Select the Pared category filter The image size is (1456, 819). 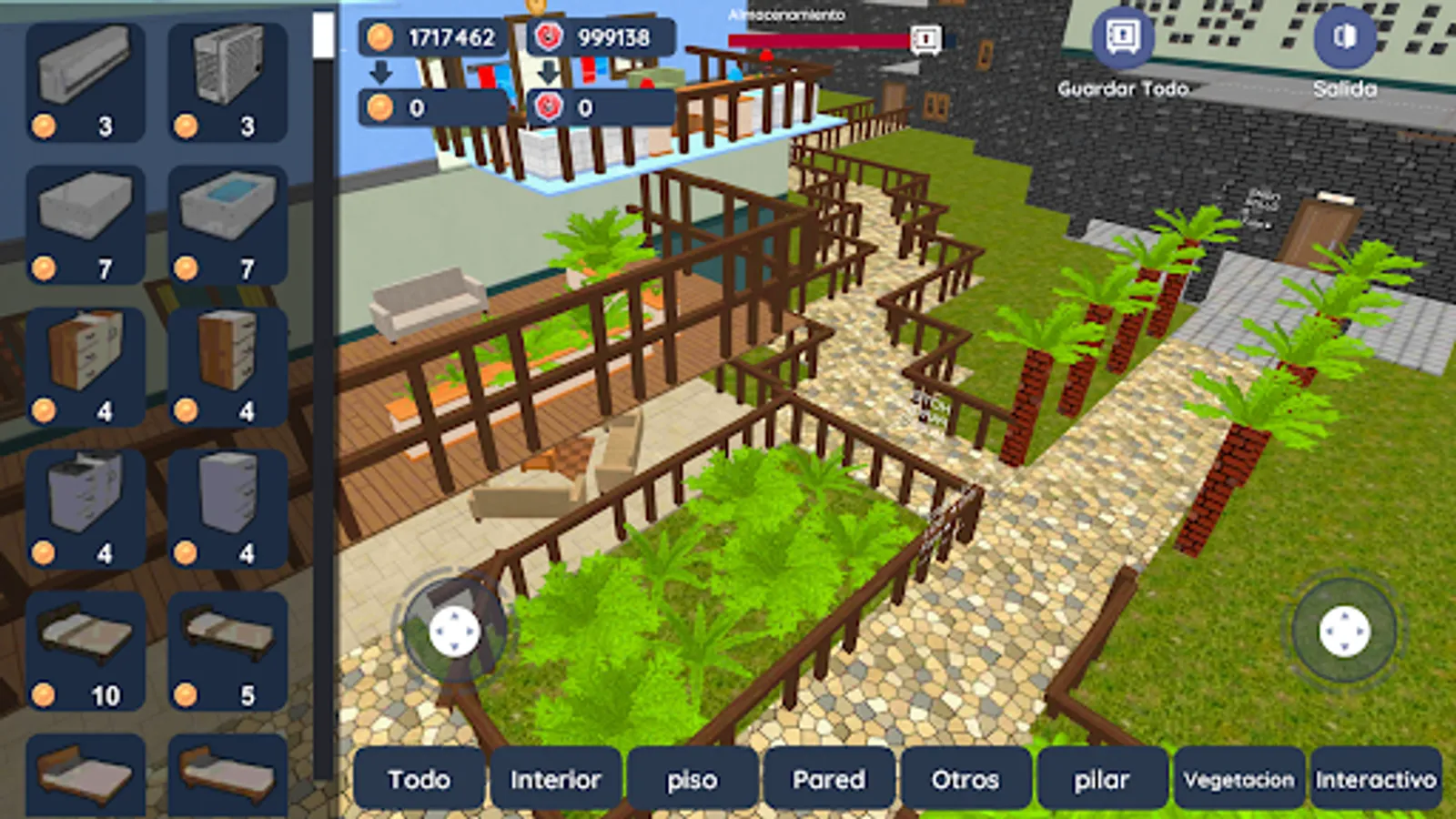coord(829,780)
